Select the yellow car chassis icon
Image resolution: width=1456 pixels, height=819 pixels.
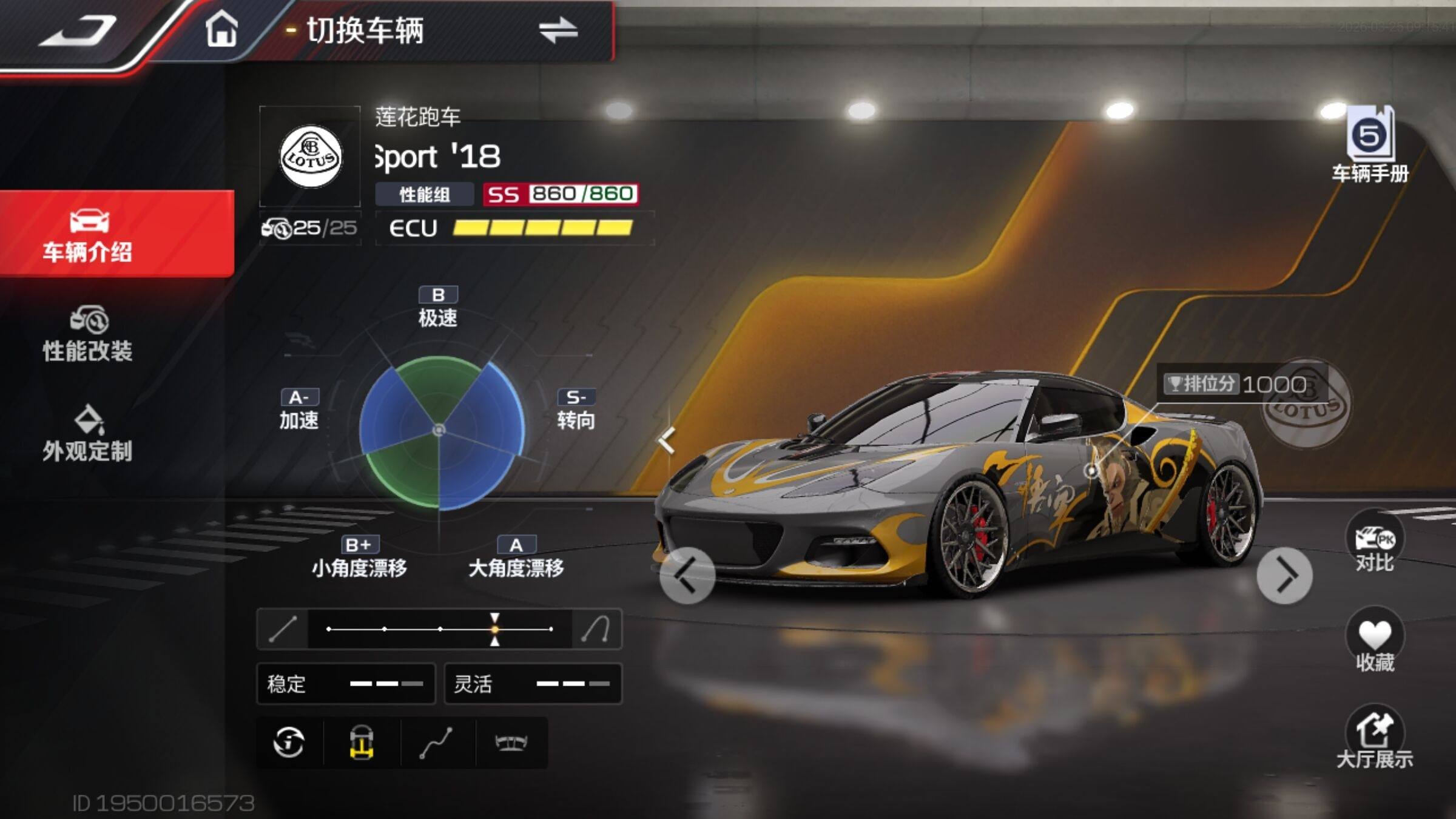[x=362, y=742]
